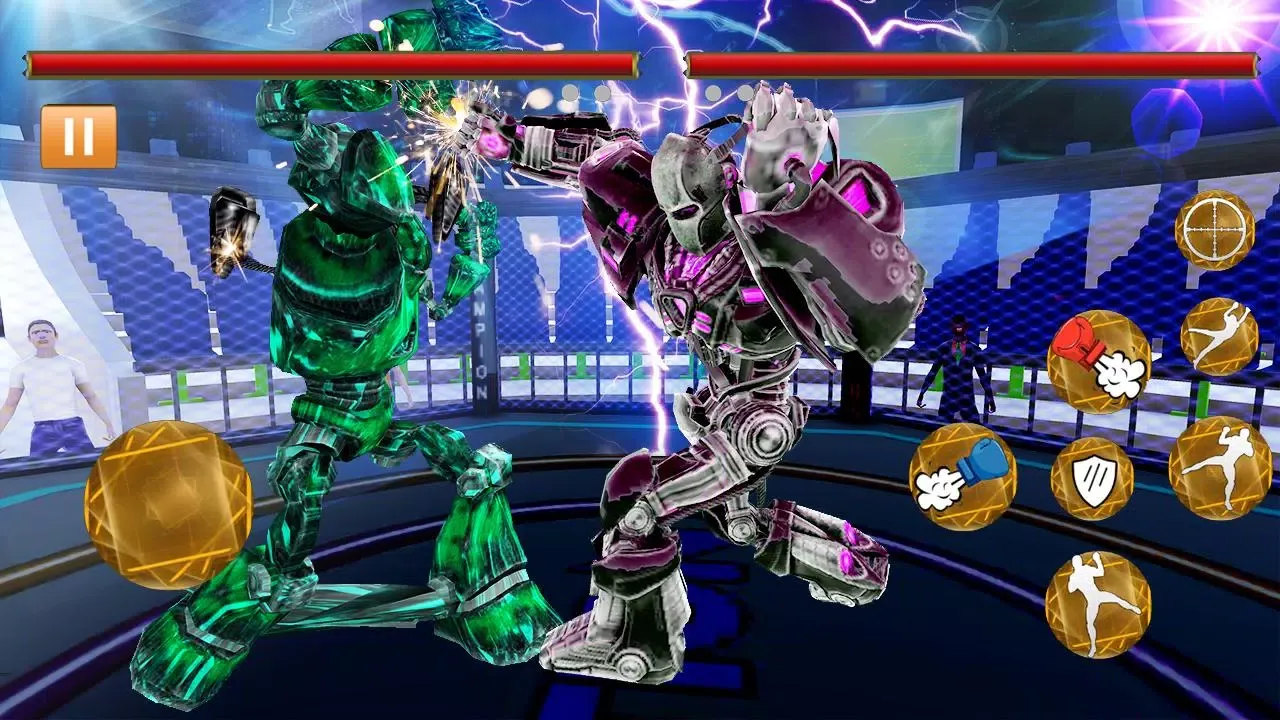The height and width of the screenshot is (720, 1280).
Task: Pause the fight with the orange pause button
Action: click(78, 137)
